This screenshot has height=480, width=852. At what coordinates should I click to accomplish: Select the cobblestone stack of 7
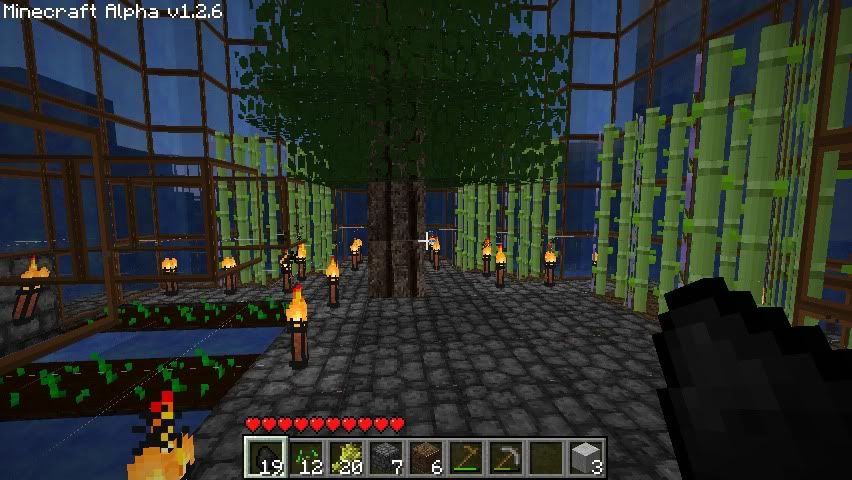click(385, 458)
